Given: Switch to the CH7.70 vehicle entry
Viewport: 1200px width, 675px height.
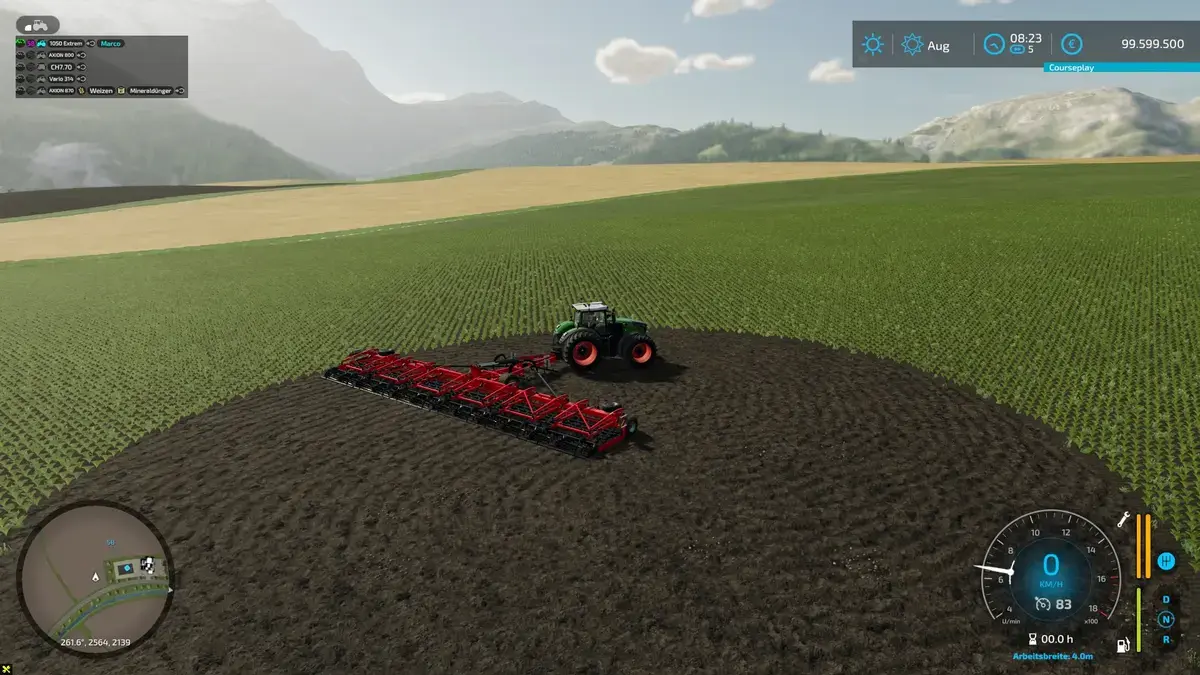Looking at the screenshot, I should click(x=60, y=67).
